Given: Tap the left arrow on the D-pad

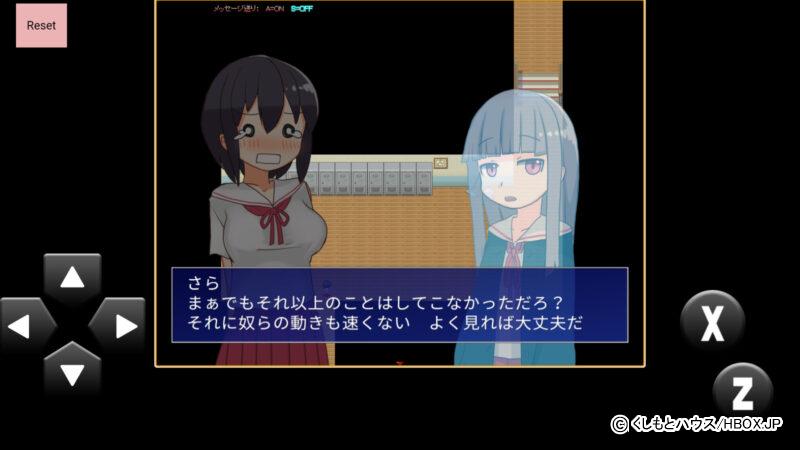Looking at the screenshot, I should point(26,325).
